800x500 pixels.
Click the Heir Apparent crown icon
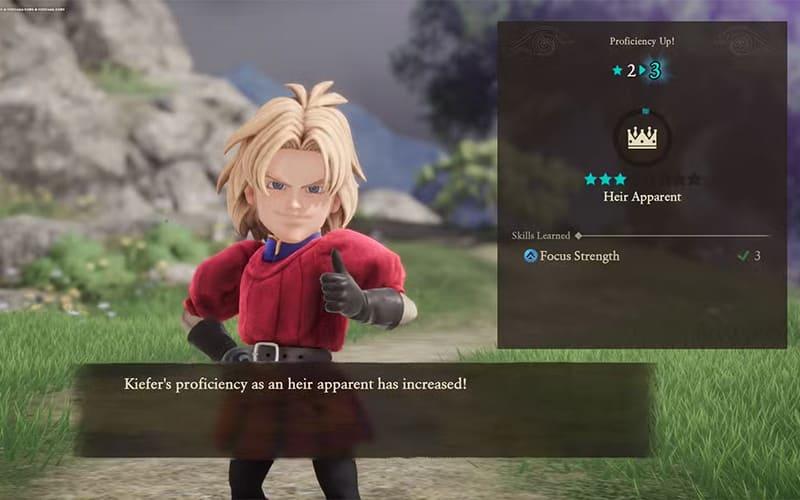[x=642, y=138]
